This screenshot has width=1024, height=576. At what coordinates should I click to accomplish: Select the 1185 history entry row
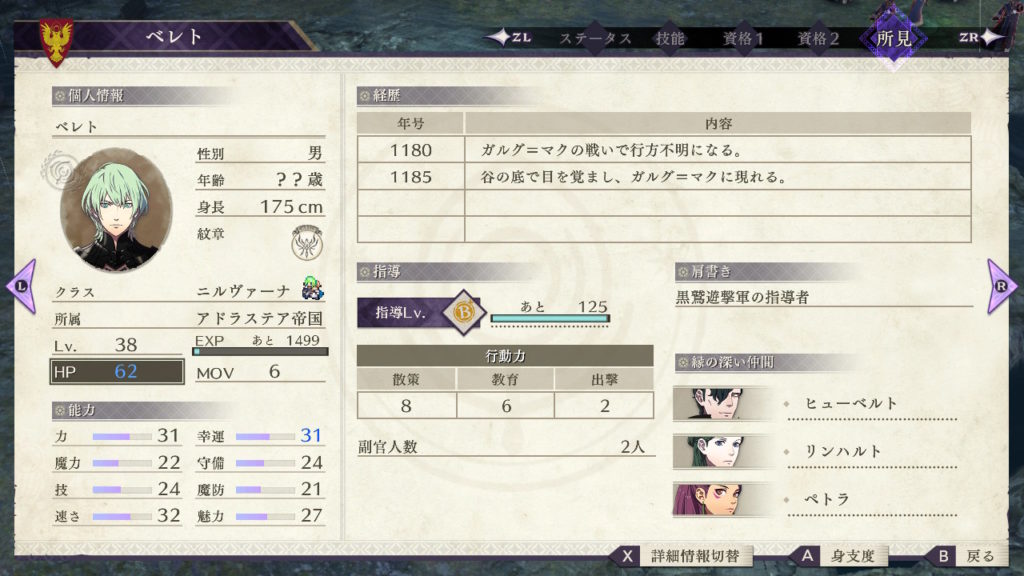point(663,177)
